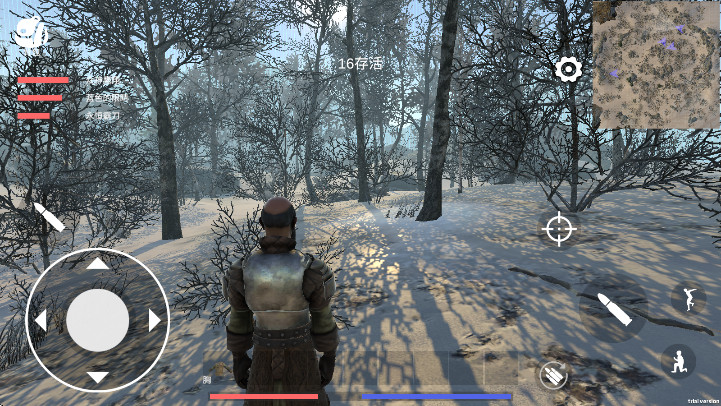This screenshot has width=721, height=406.
Task: Tap the left-side bullet fire button
Action: (x=48, y=217)
